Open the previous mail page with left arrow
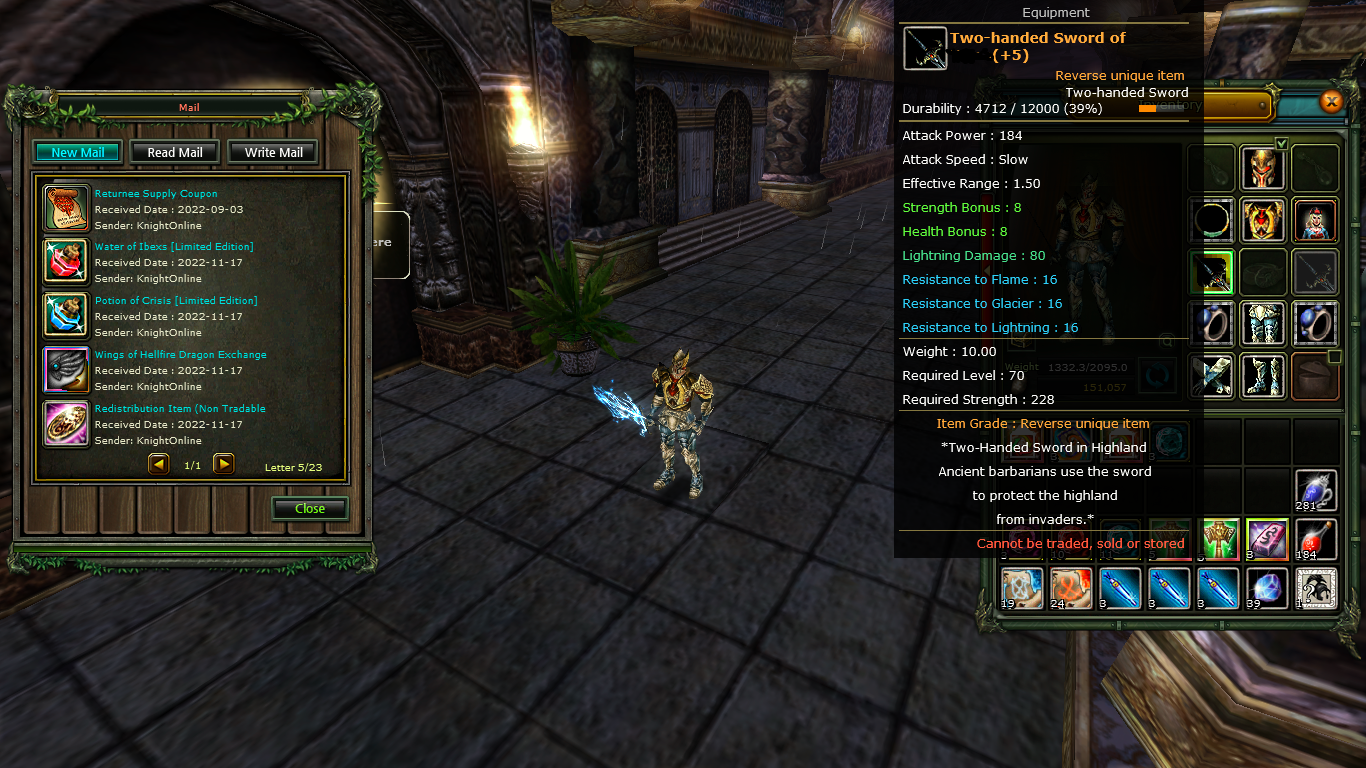Viewport: 1366px width, 768px height. [x=159, y=463]
